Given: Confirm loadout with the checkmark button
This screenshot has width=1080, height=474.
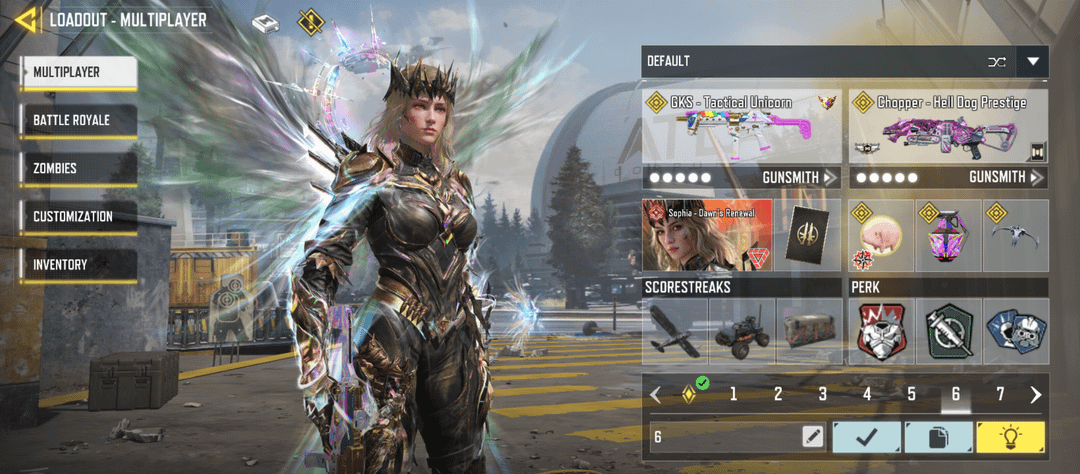Looking at the screenshot, I should tap(866, 436).
